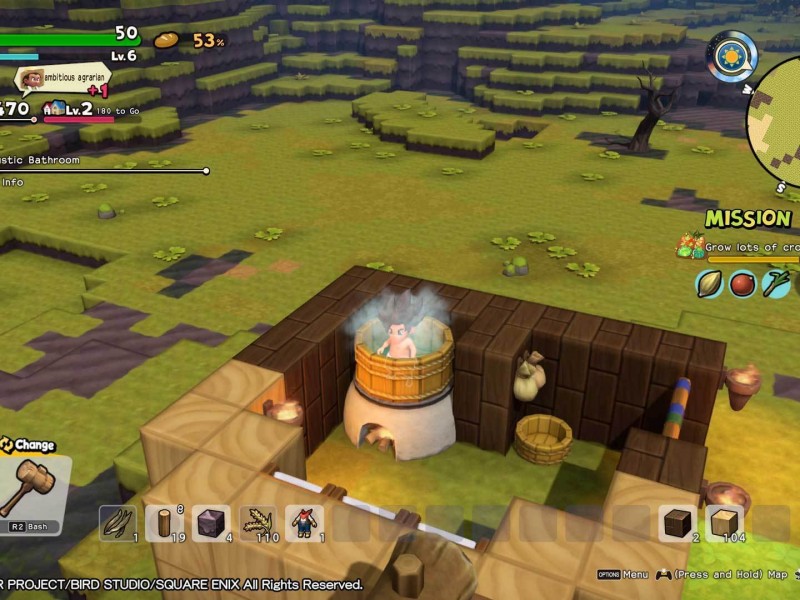The image size is (800, 600).
Task: Choose the dark purple stone block slot
Action: (211, 523)
